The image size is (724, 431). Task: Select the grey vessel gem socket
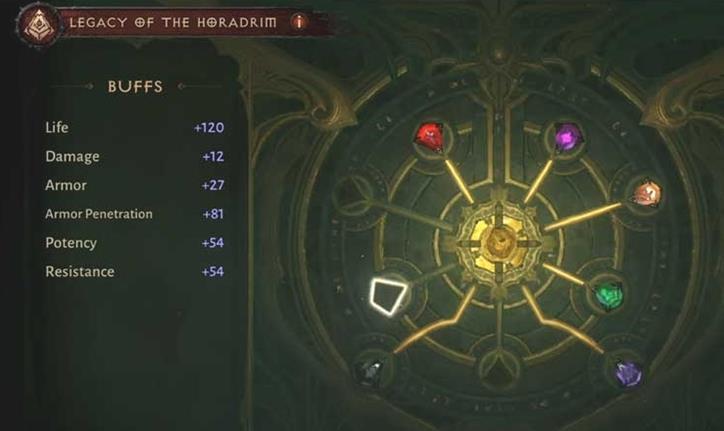[x=371, y=370]
